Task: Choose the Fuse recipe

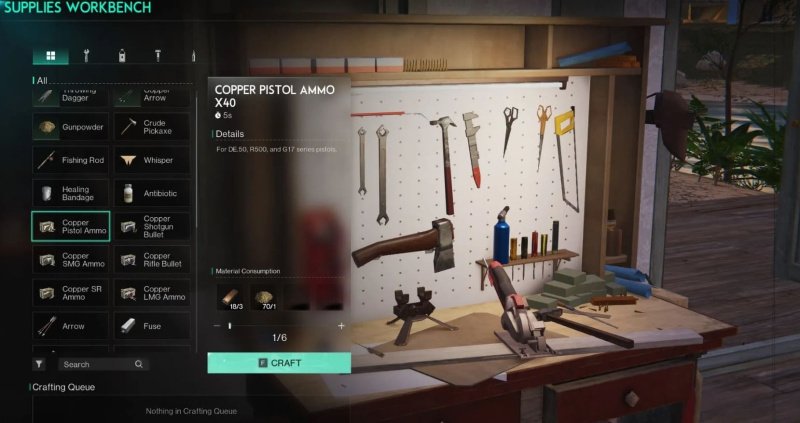Action: tap(151, 325)
